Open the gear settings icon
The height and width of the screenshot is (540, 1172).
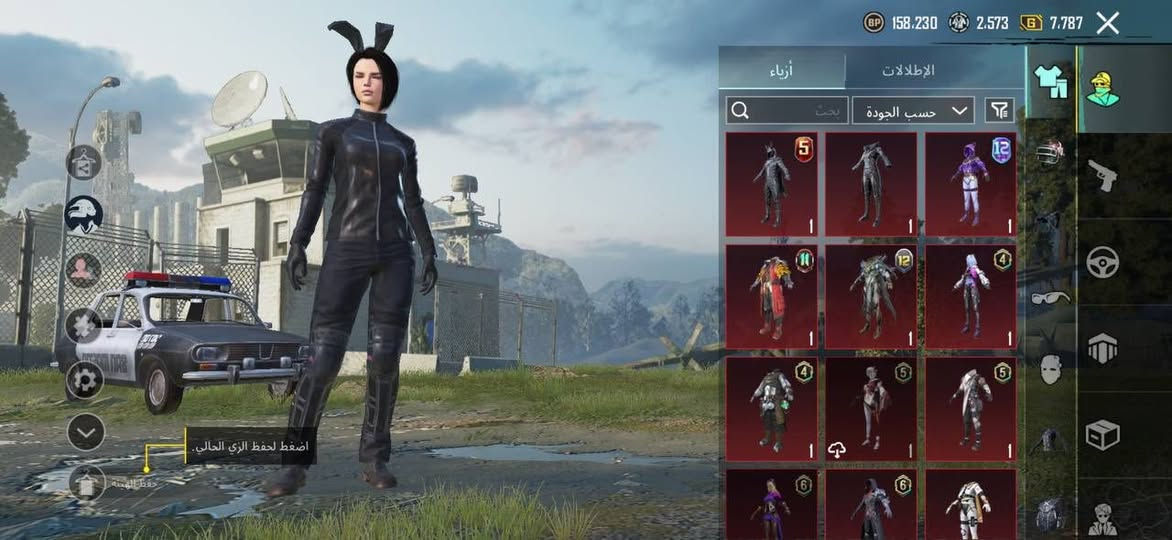tap(84, 380)
